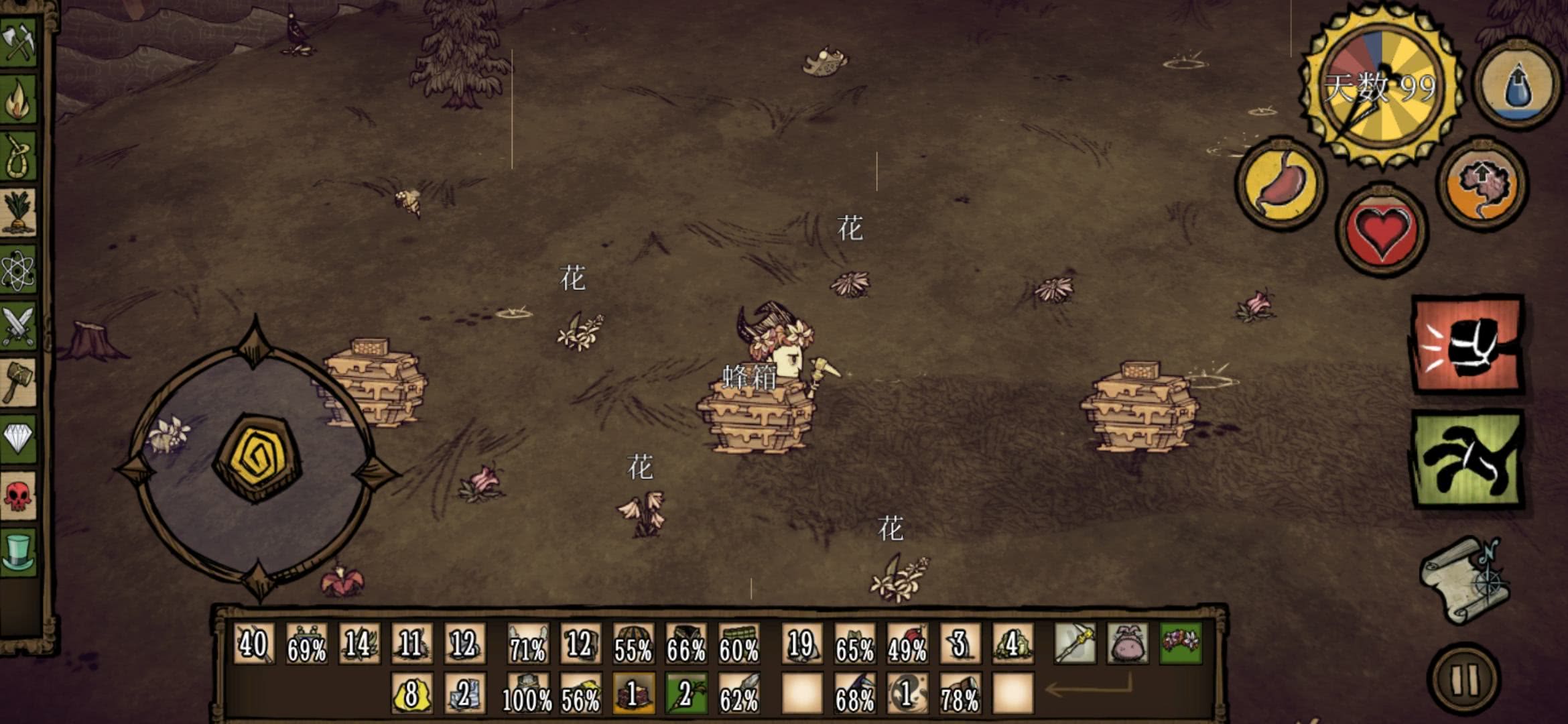Choose the diamond Refine tab
The image size is (1568, 724).
19,439
